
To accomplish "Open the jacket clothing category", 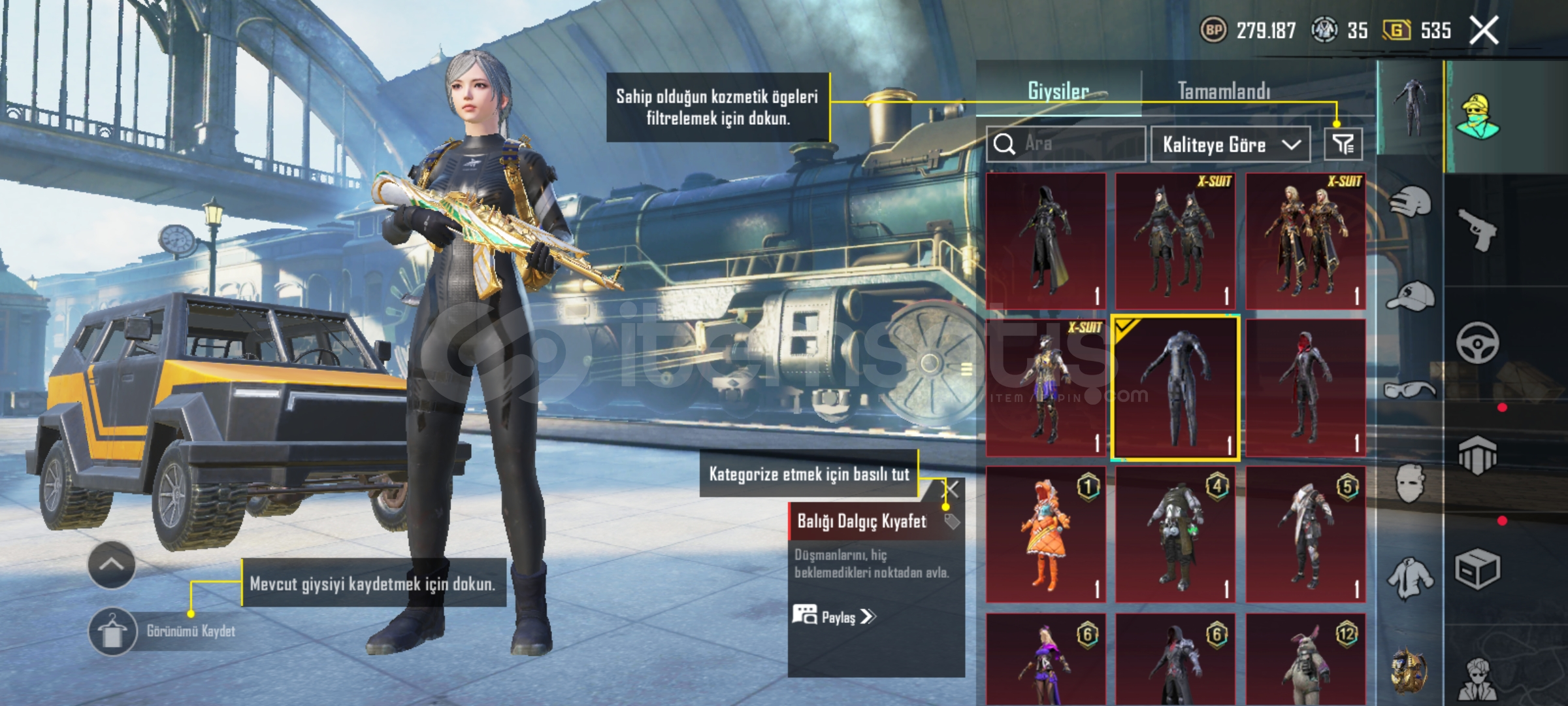I will [1410, 578].
